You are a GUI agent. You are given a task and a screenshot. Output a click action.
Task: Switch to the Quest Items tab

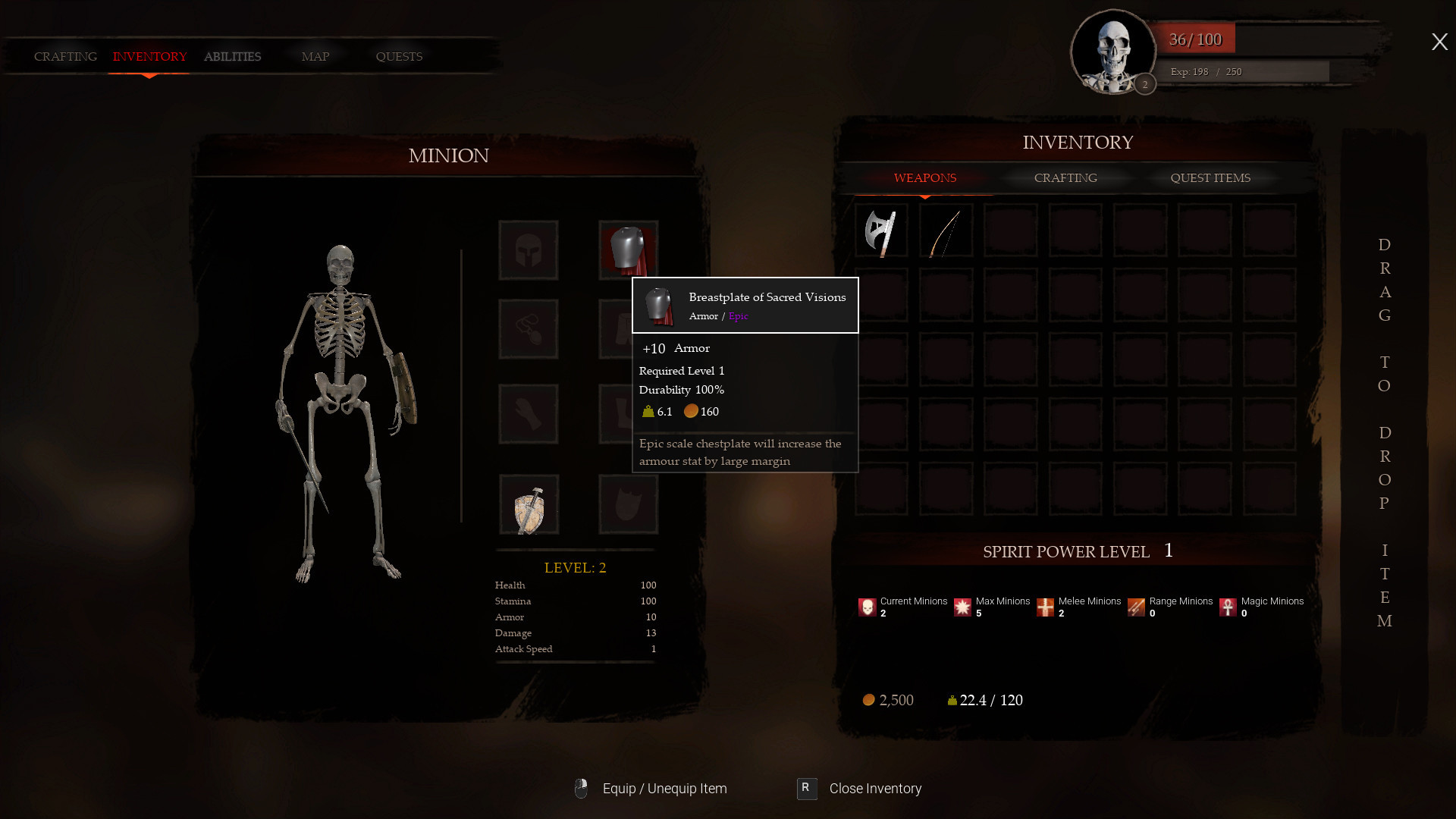tap(1209, 177)
